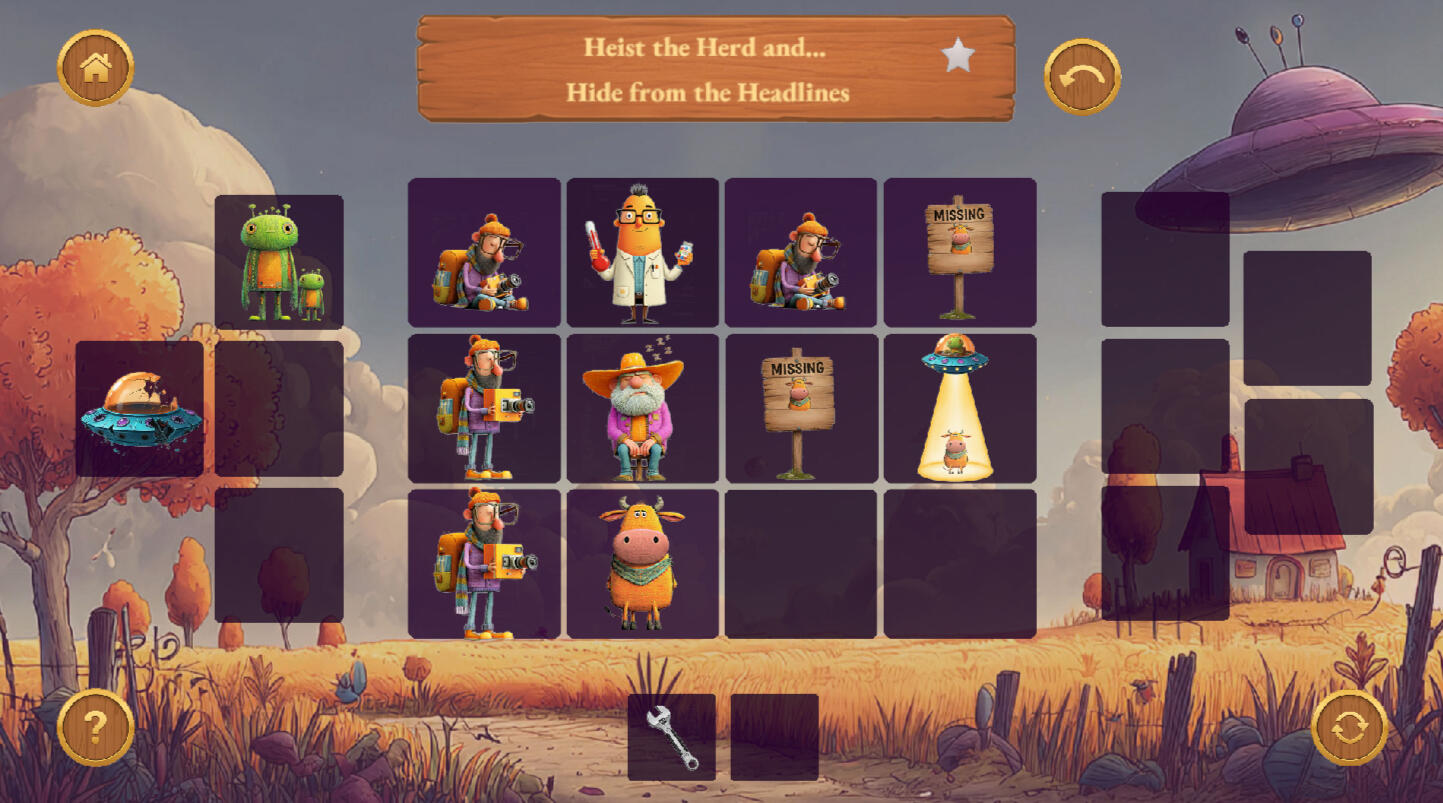Select the sleeping farmer tile
The width and height of the screenshot is (1443, 803).
642,408
